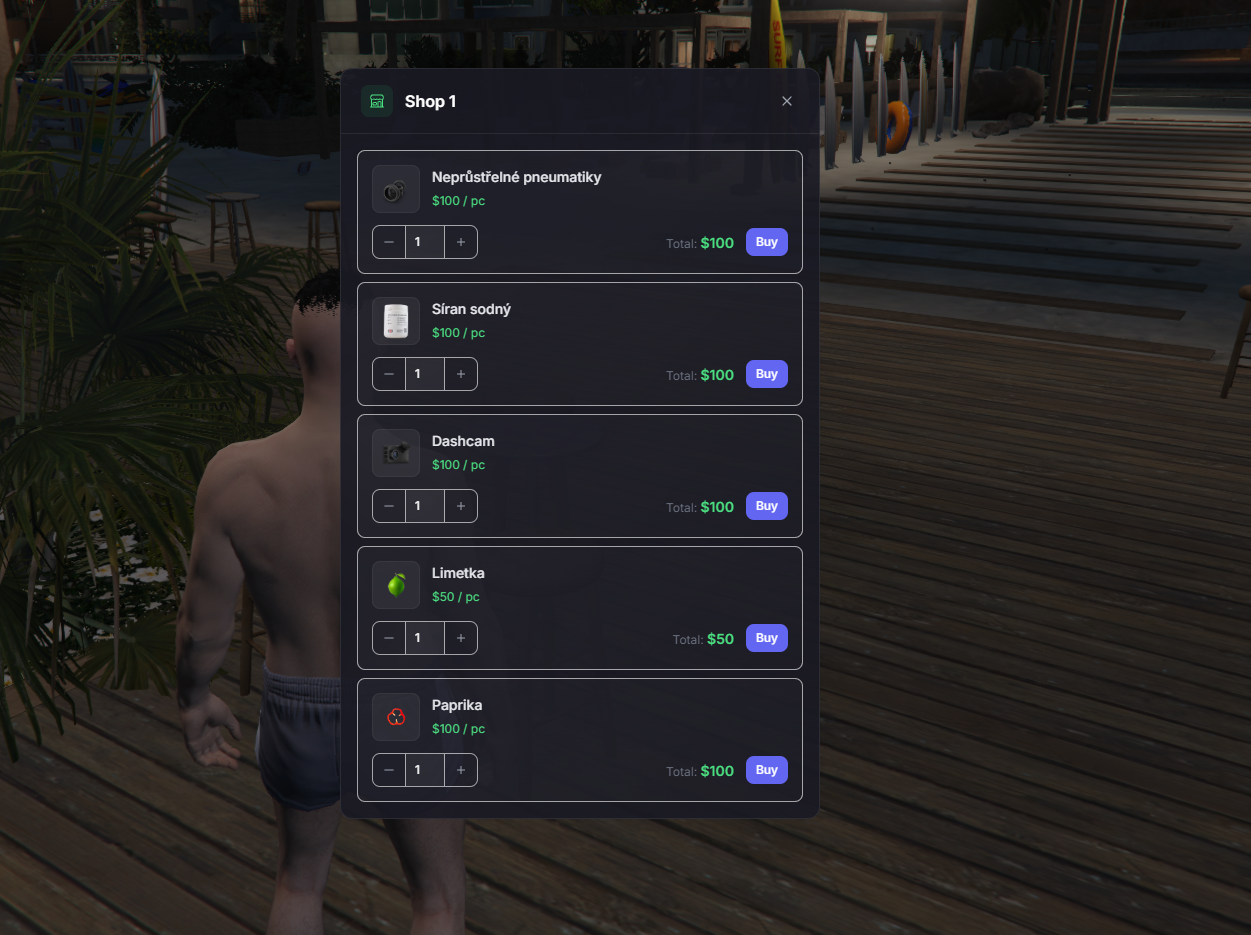Purchase the Dashcam
Viewport: 1251px width, 935px height.
766,506
